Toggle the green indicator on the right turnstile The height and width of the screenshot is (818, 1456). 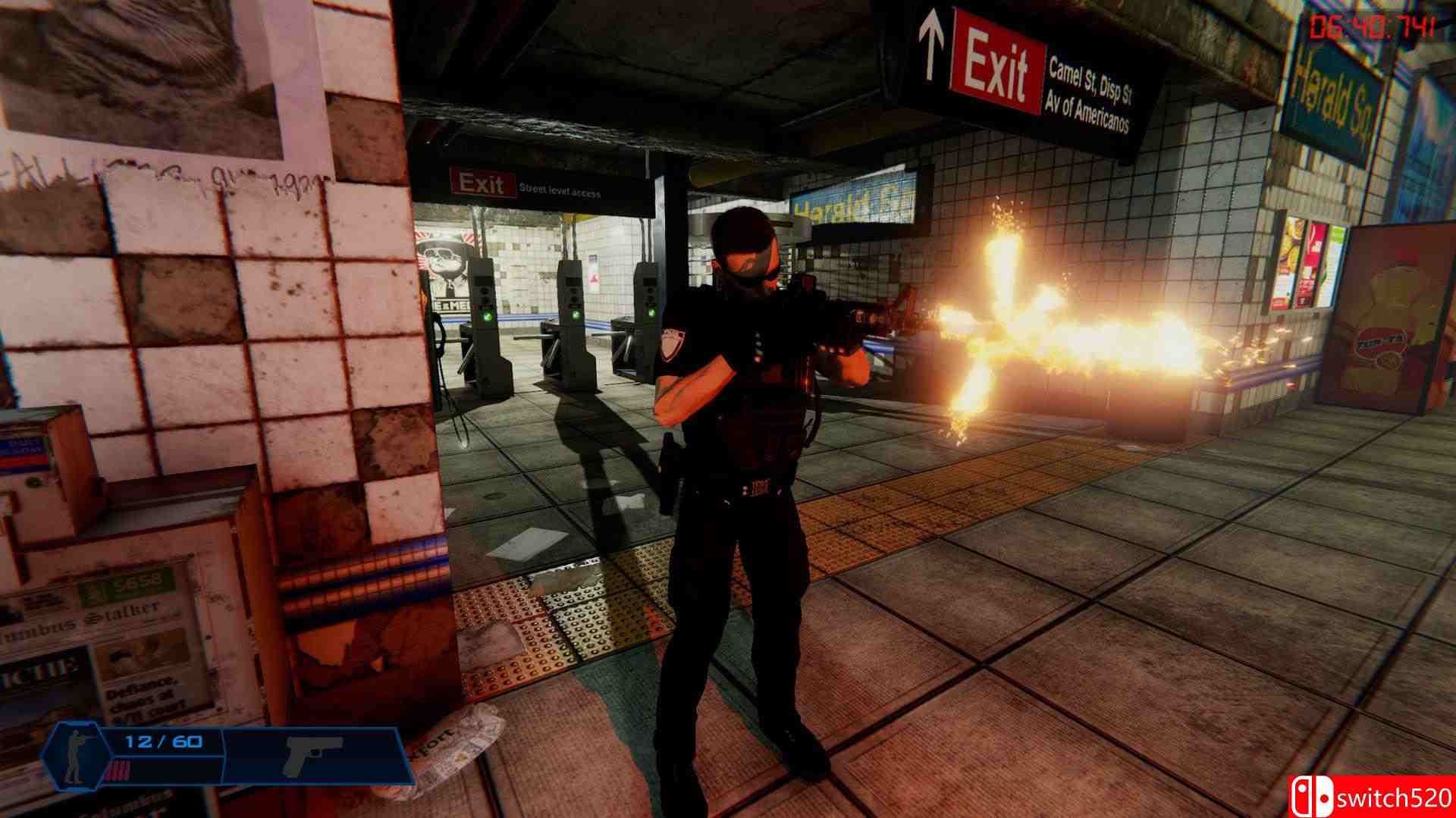coord(651,313)
